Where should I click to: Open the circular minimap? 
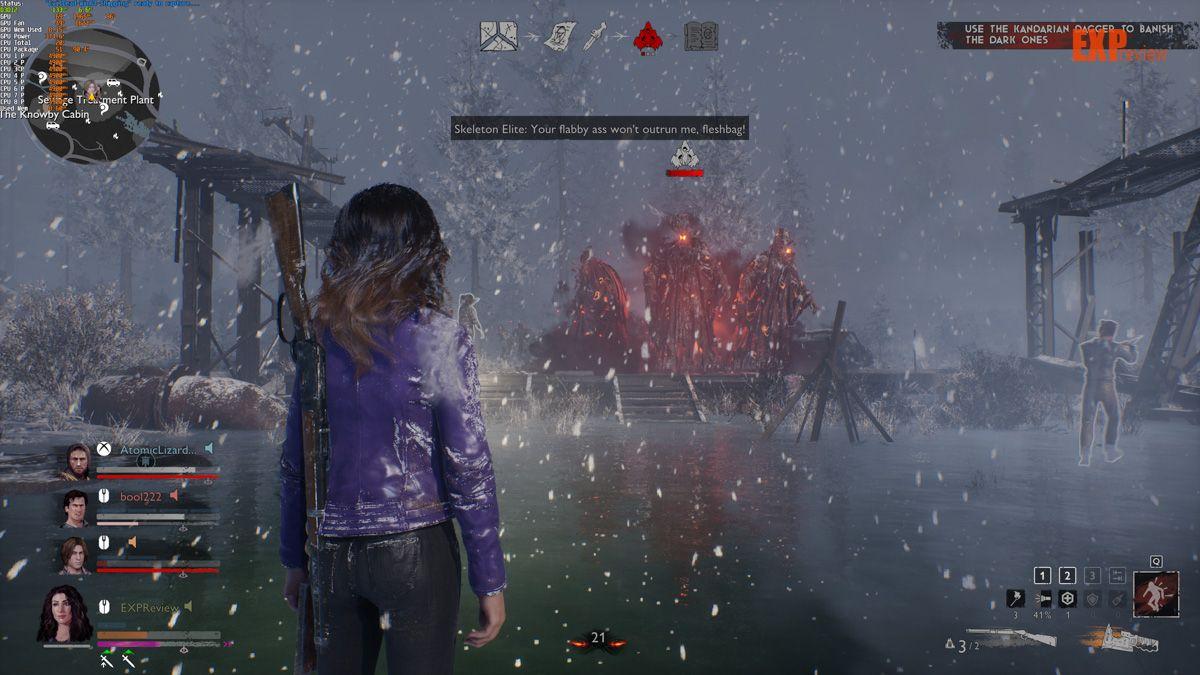click(91, 96)
